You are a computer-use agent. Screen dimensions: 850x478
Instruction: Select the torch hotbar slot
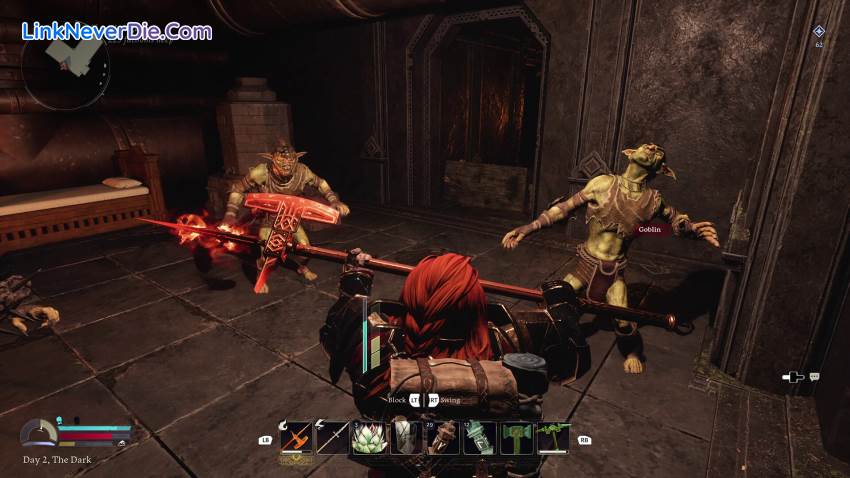(443, 438)
